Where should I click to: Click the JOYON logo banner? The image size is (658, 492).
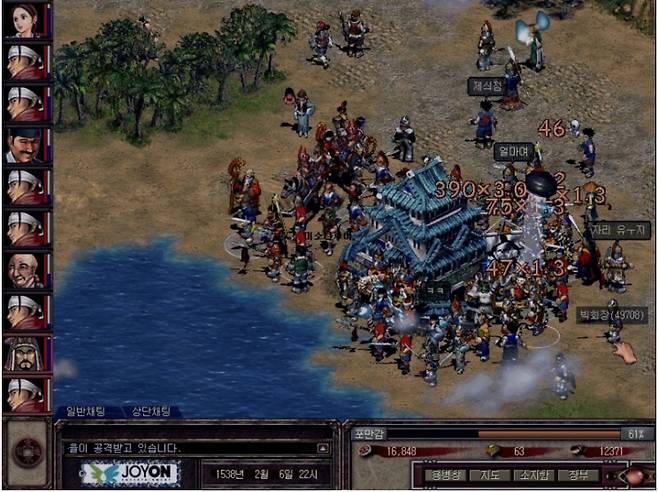click(x=129, y=473)
